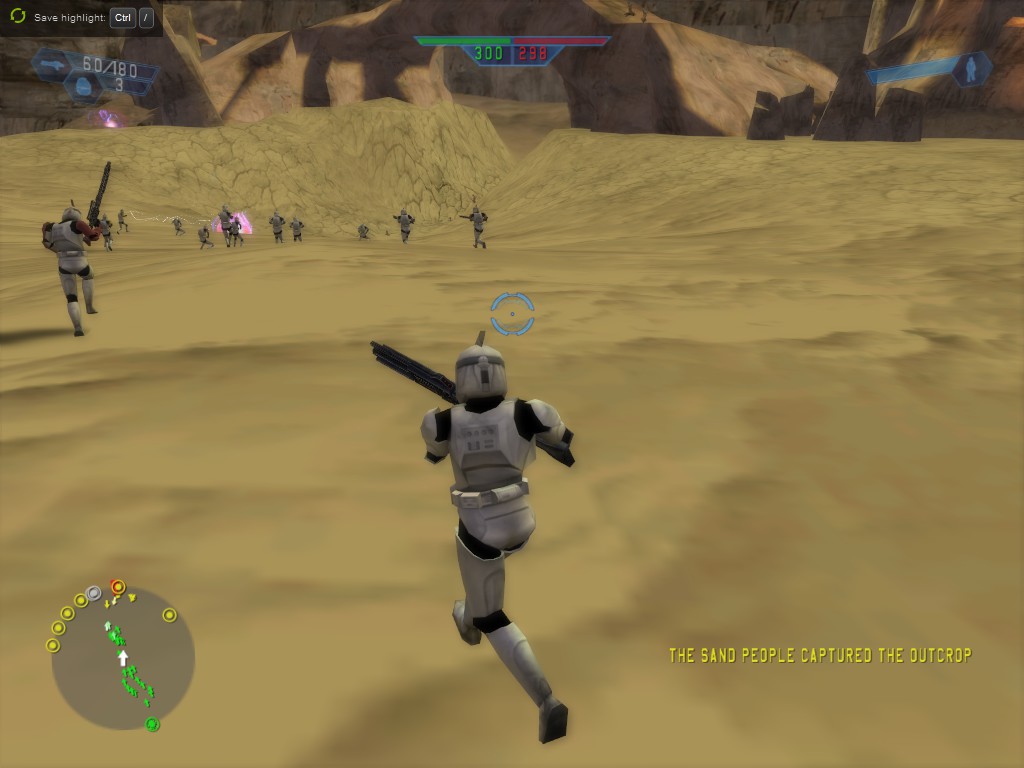Click the circular minimap radar
This screenshot has width=1024, height=768.
coord(122,659)
